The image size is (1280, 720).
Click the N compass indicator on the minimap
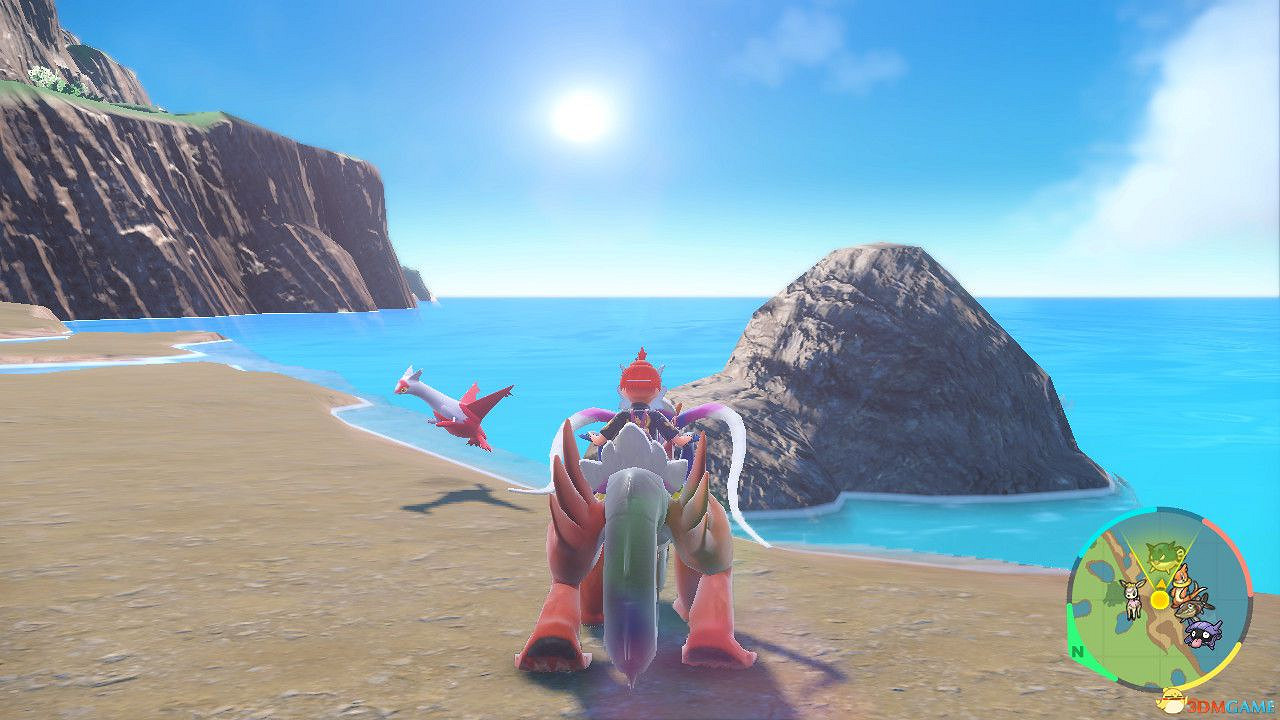(1077, 651)
